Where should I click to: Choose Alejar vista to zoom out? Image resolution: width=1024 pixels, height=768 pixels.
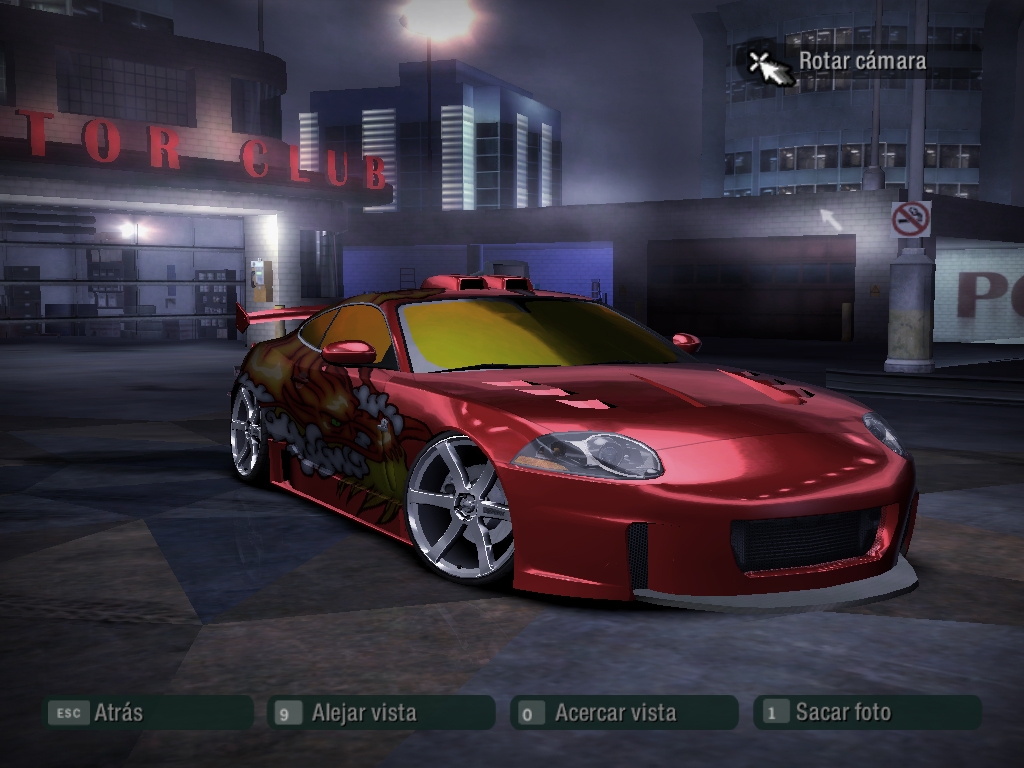381,713
